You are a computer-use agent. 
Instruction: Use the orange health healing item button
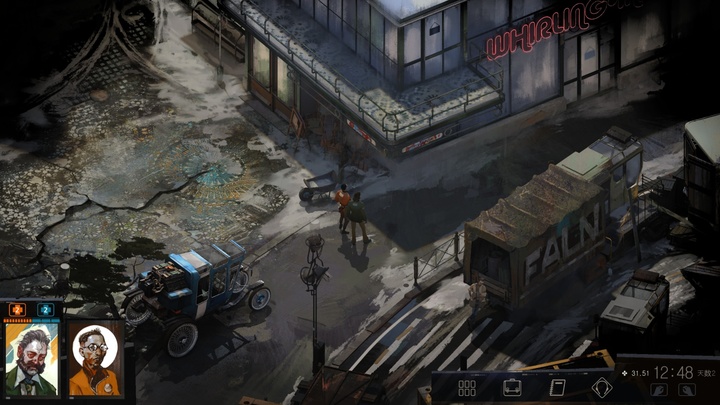tap(18, 310)
